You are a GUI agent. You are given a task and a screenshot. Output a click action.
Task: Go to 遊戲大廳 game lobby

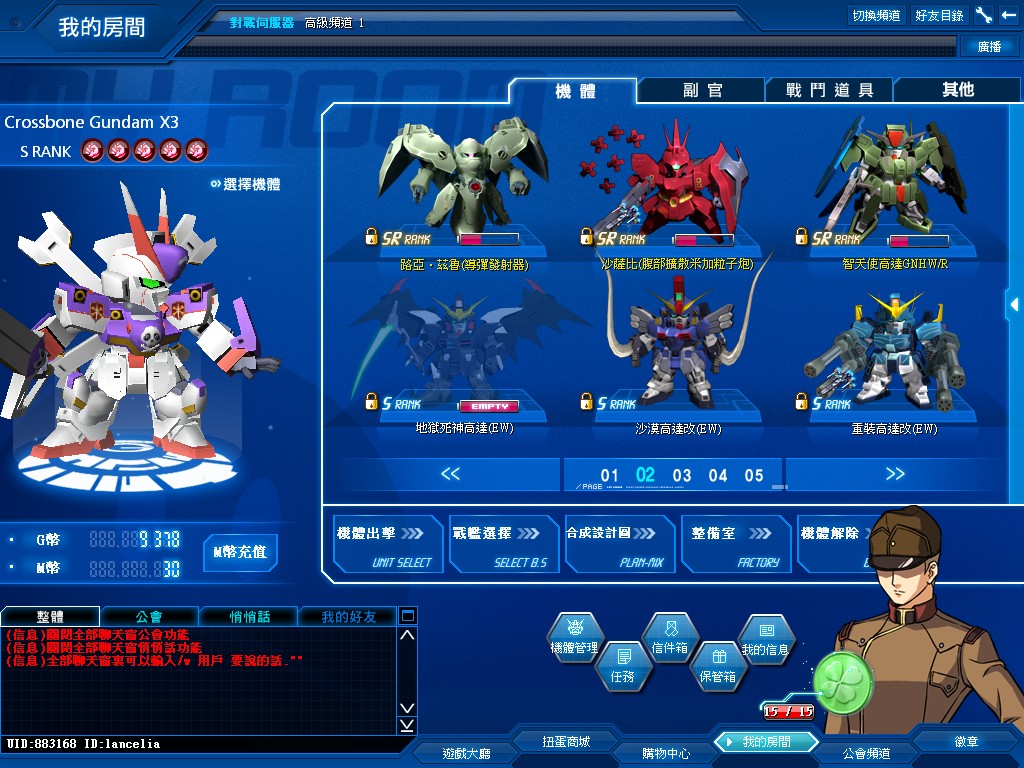tap(466, 752)
